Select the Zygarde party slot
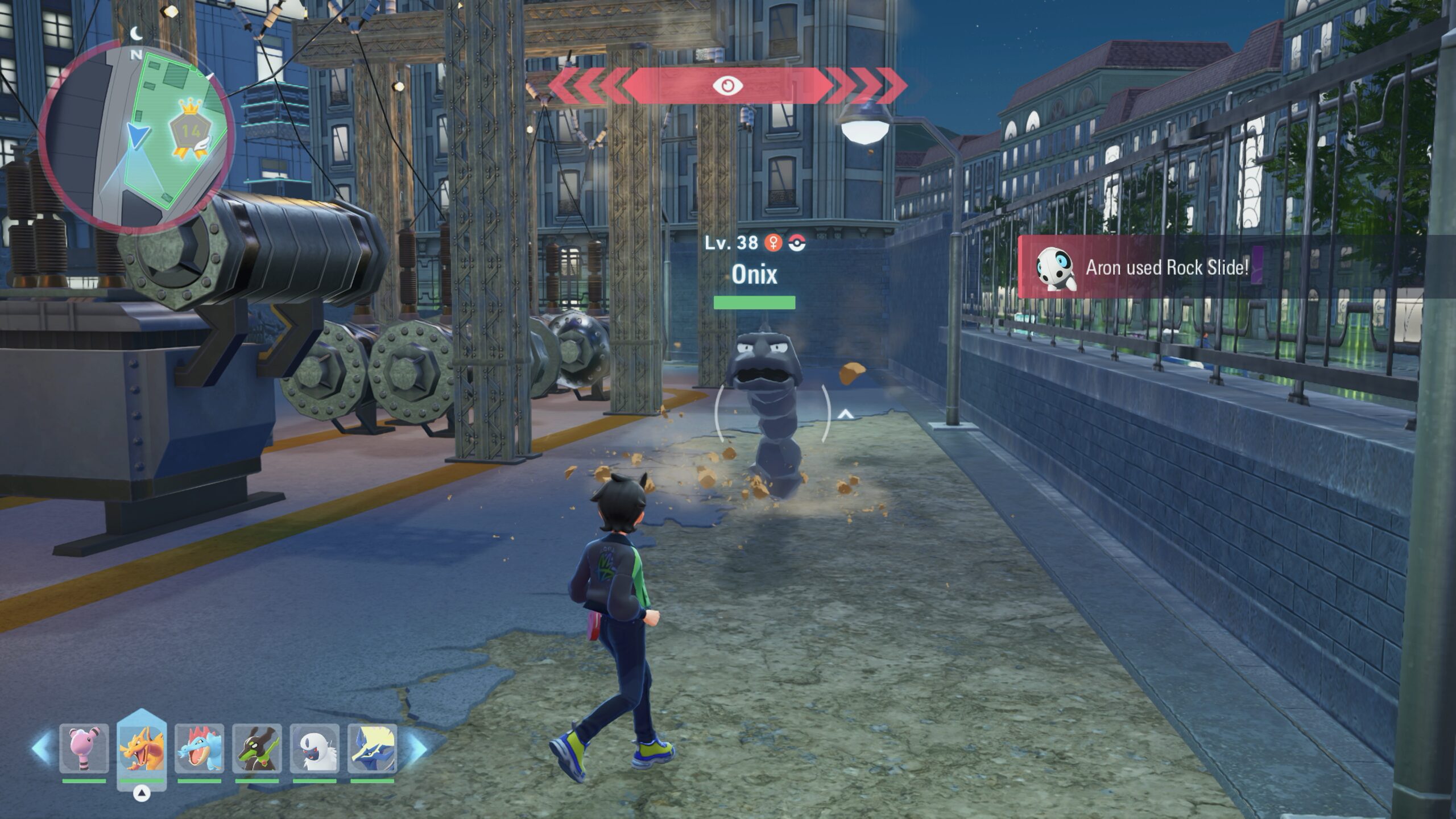Screen dimensions: 1456x819 257,748
